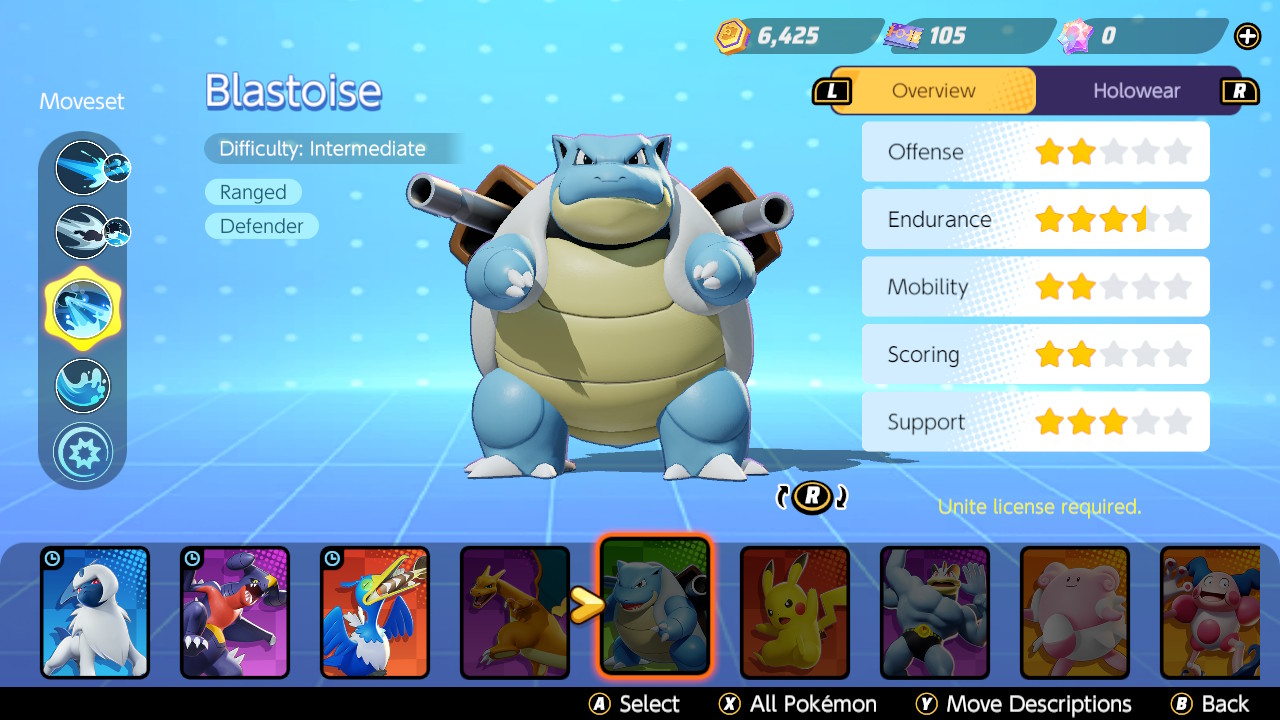Add gems with the plus button
This screenshot has width=1280, height=720.
click(x=1247, y=37)
